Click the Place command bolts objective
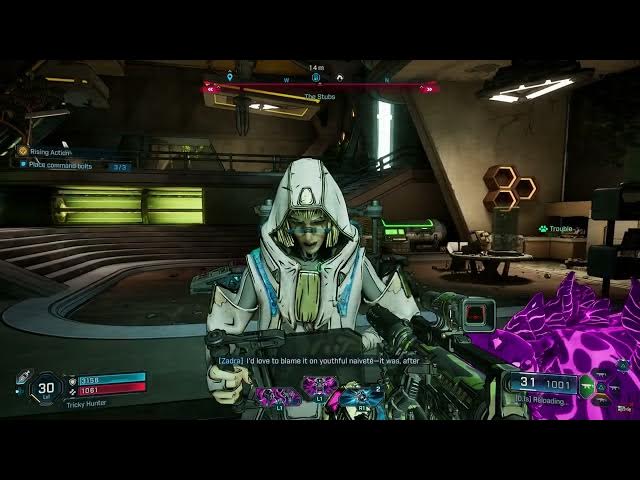Image resolution: width=640 pixels, height=480 pixels. click(x=60, y=165)
